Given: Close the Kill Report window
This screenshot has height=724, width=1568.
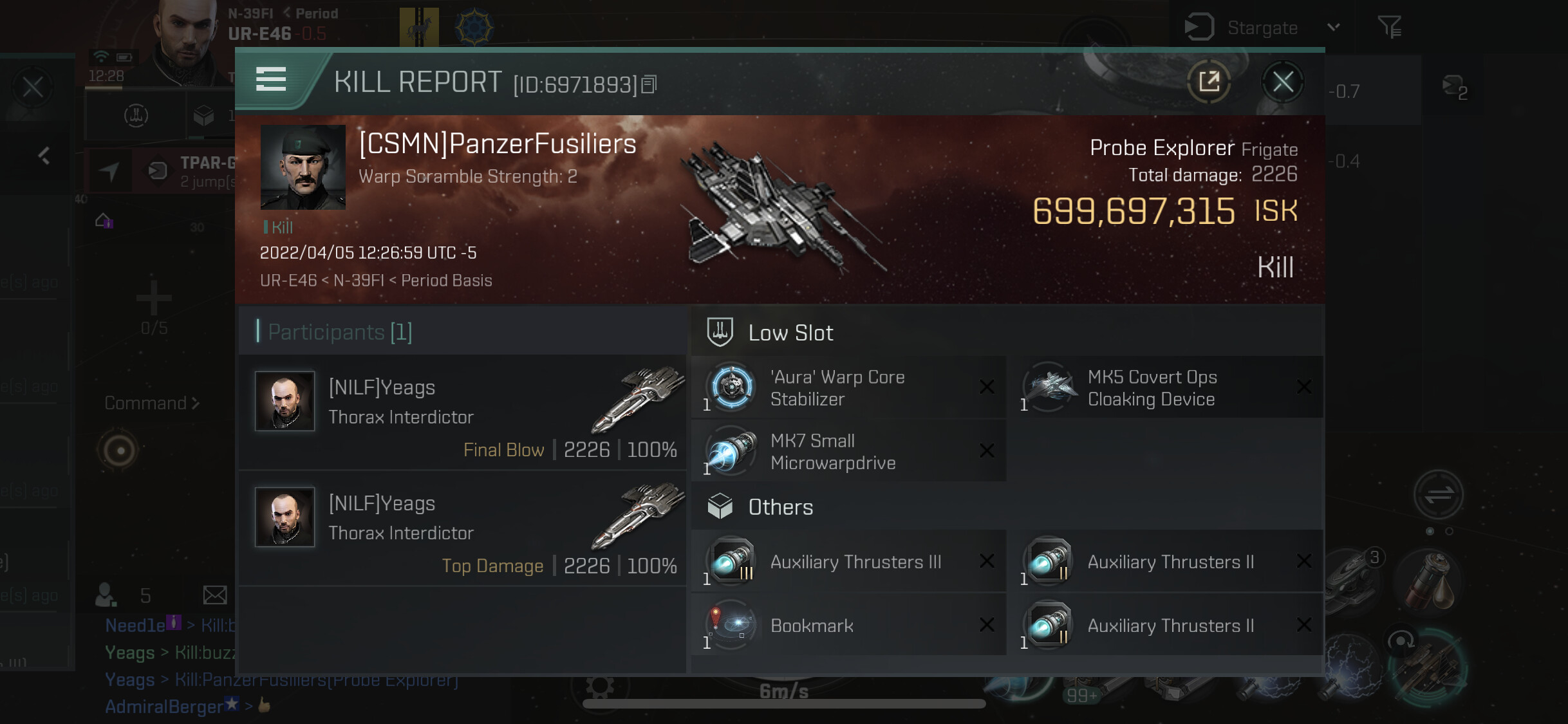Looking at the screenshot, I should [x=1282, y=82].
